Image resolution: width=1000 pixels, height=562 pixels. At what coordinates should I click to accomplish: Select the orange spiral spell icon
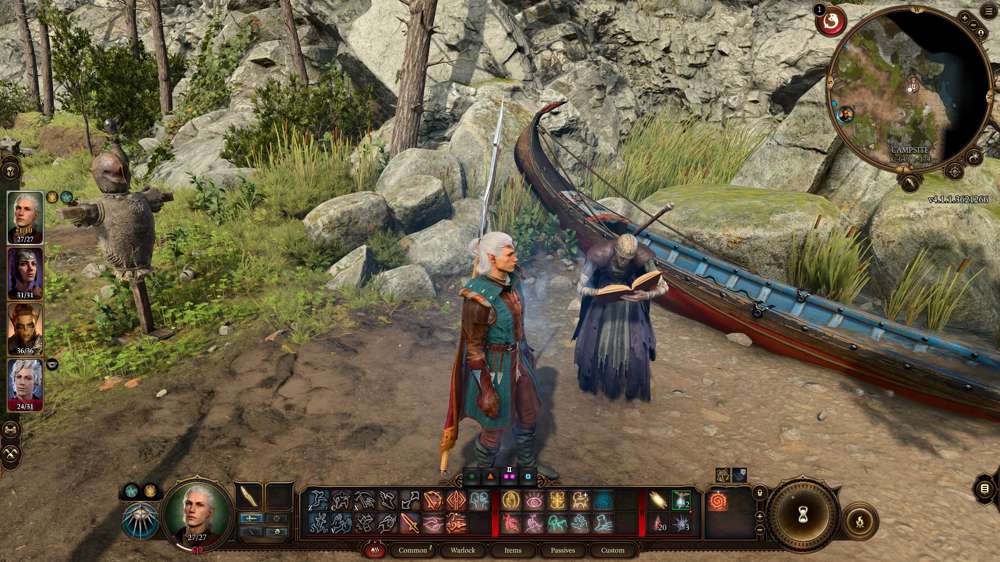718,501
